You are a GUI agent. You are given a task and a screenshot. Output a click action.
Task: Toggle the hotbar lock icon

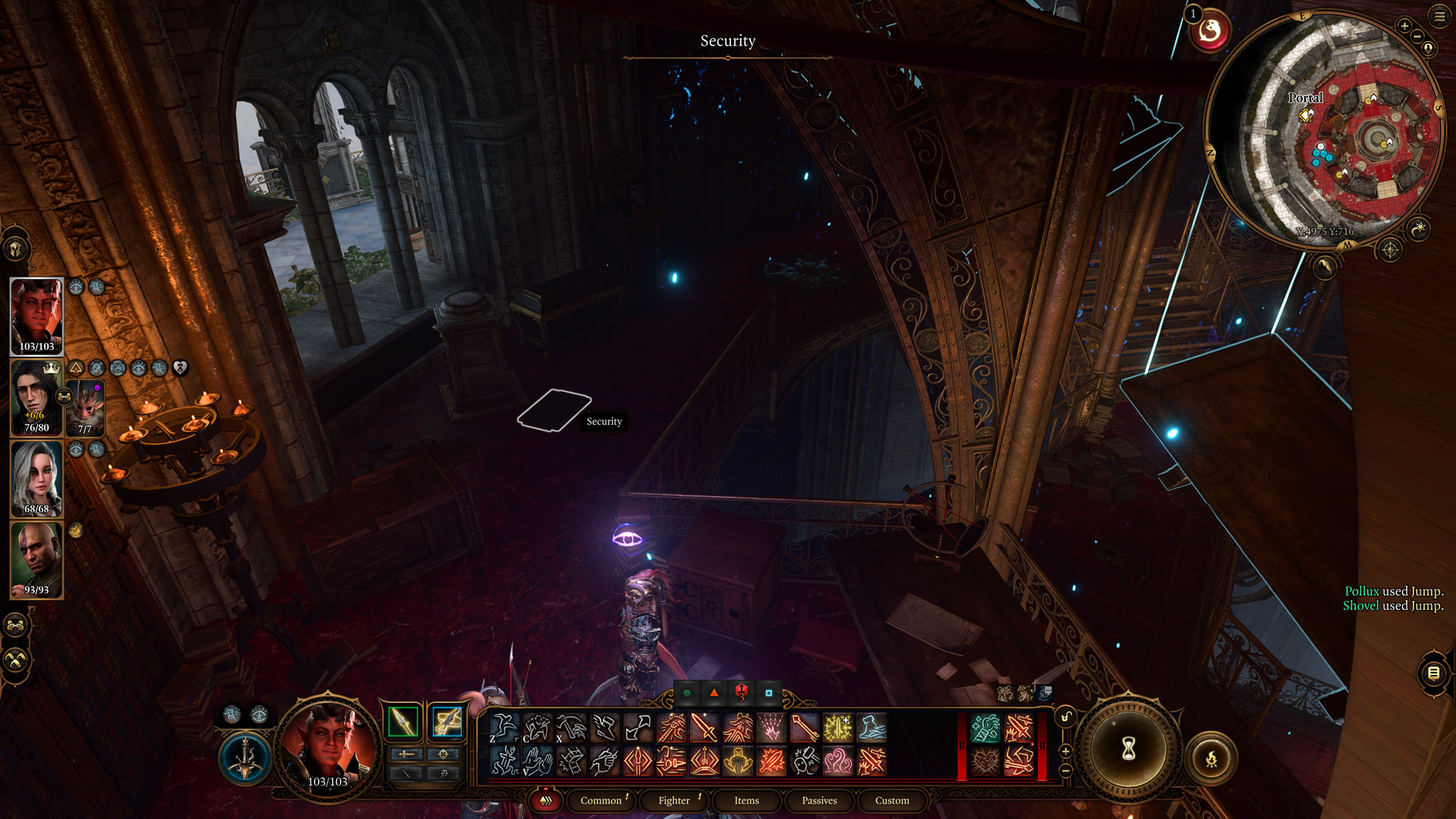click(1065, 717)
